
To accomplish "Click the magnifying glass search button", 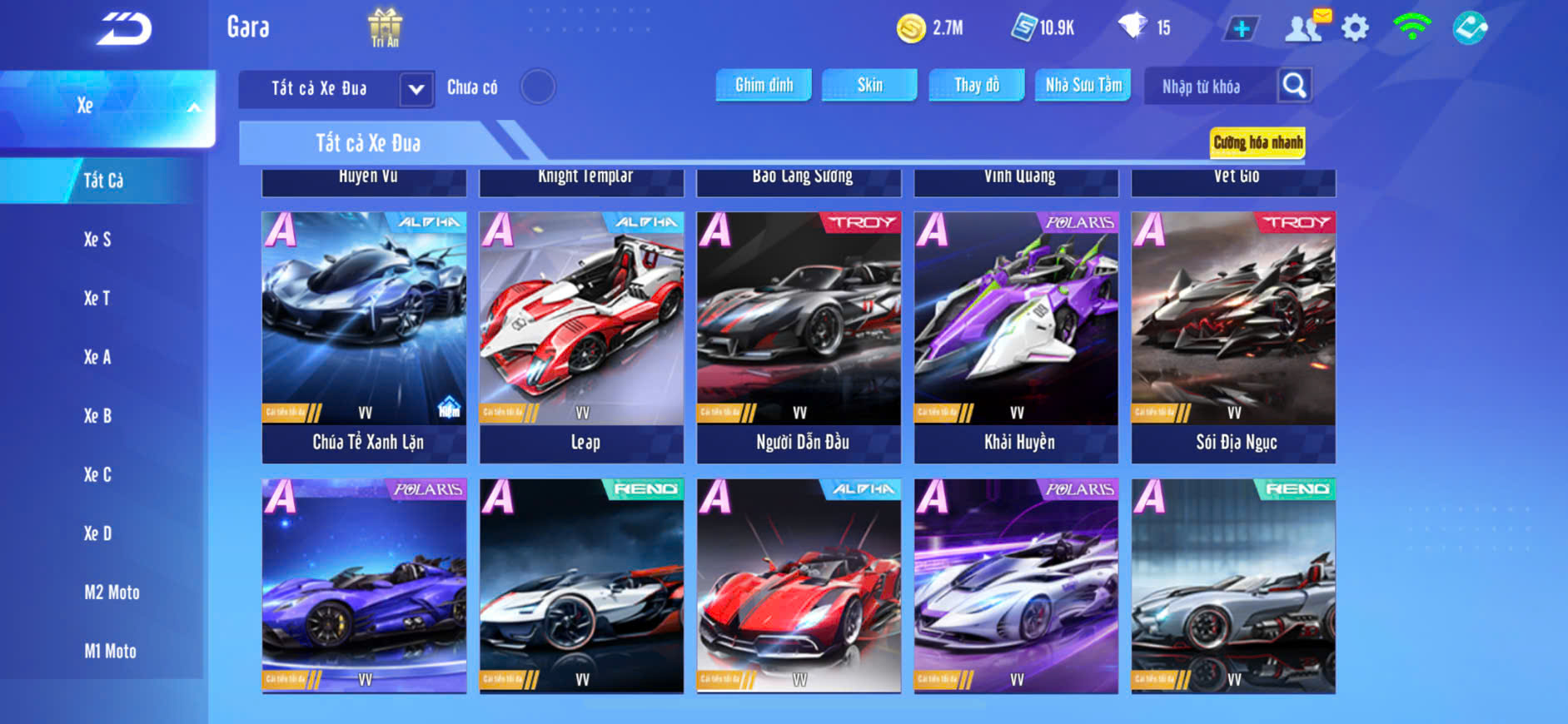I will [x=1294, y=86].
